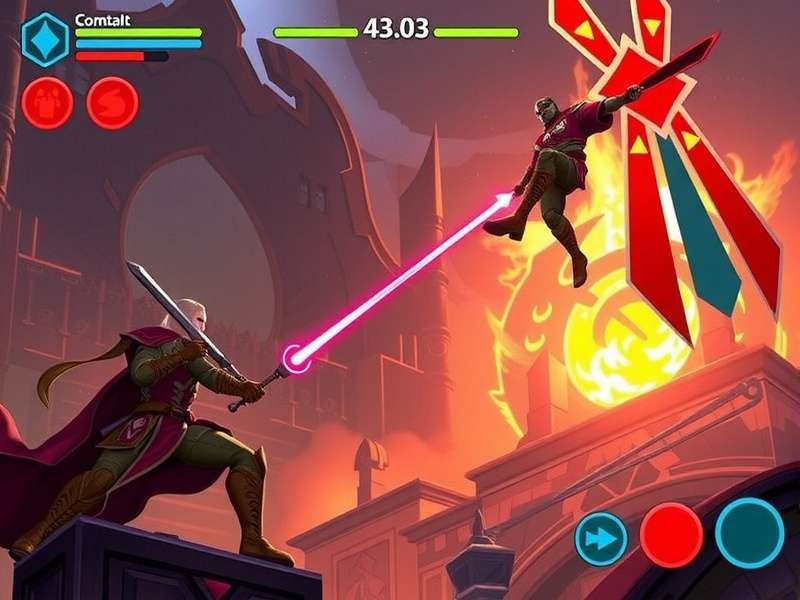Hit the double-arrow dash button
The height and width of the screenshot is (600, 800).
601,538
